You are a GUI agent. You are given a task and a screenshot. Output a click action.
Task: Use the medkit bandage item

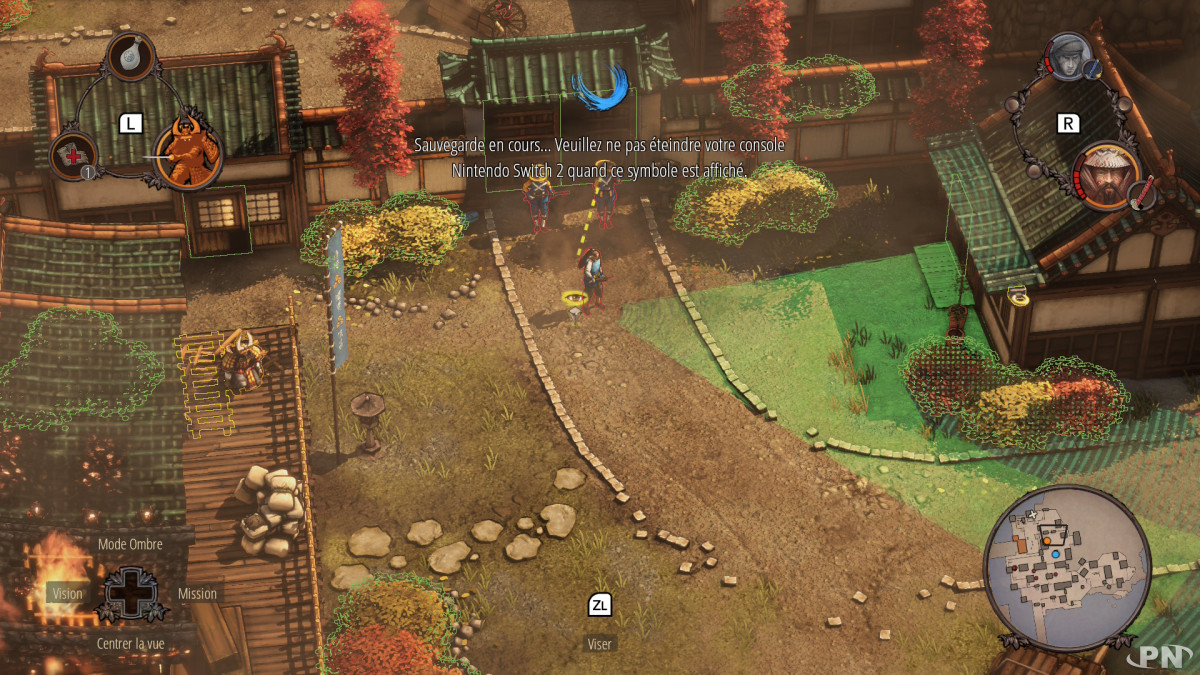(73, 155)
